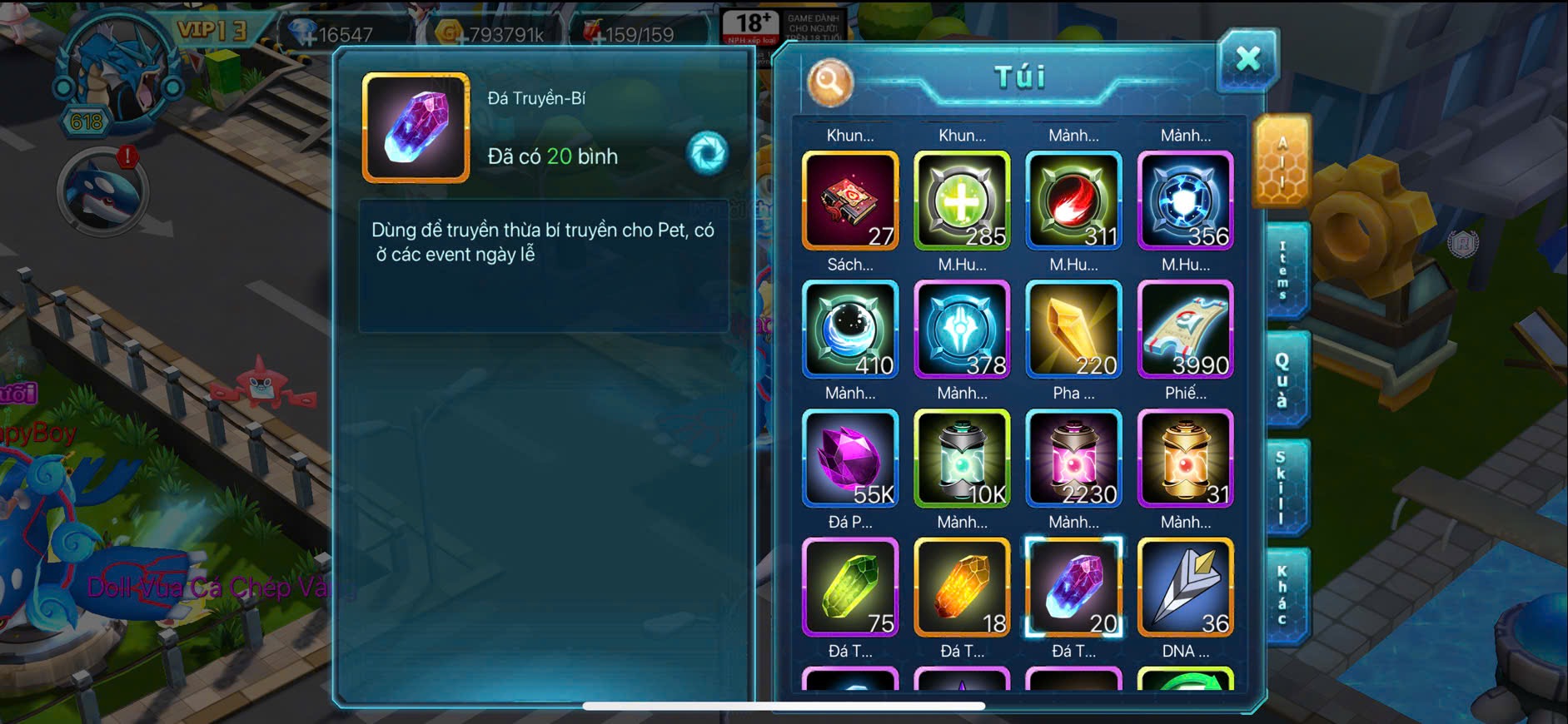
Task: Pick the golden crystal with 220
Action: [x=1073, y=330]
